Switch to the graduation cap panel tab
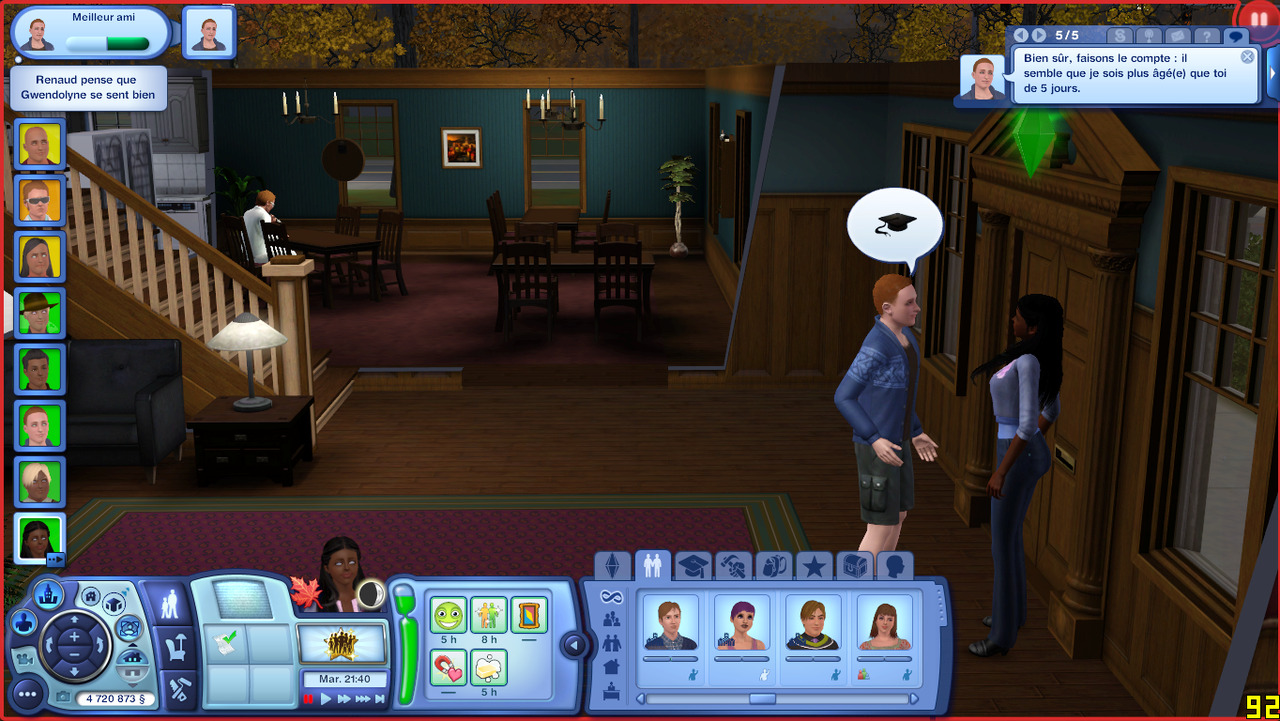Screen dimensions: 1280x721 tap(692, 567)
